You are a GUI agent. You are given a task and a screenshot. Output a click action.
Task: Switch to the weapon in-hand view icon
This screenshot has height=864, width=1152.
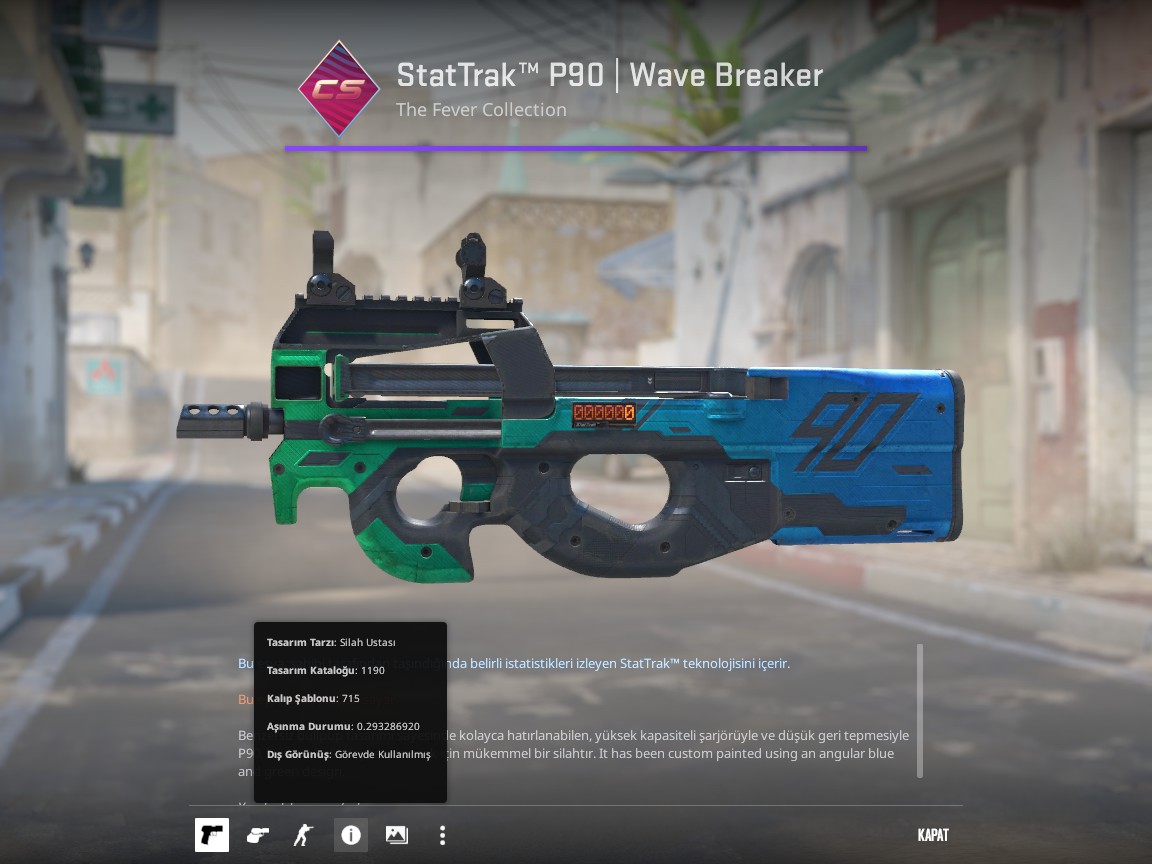click(x=258, y=835)
